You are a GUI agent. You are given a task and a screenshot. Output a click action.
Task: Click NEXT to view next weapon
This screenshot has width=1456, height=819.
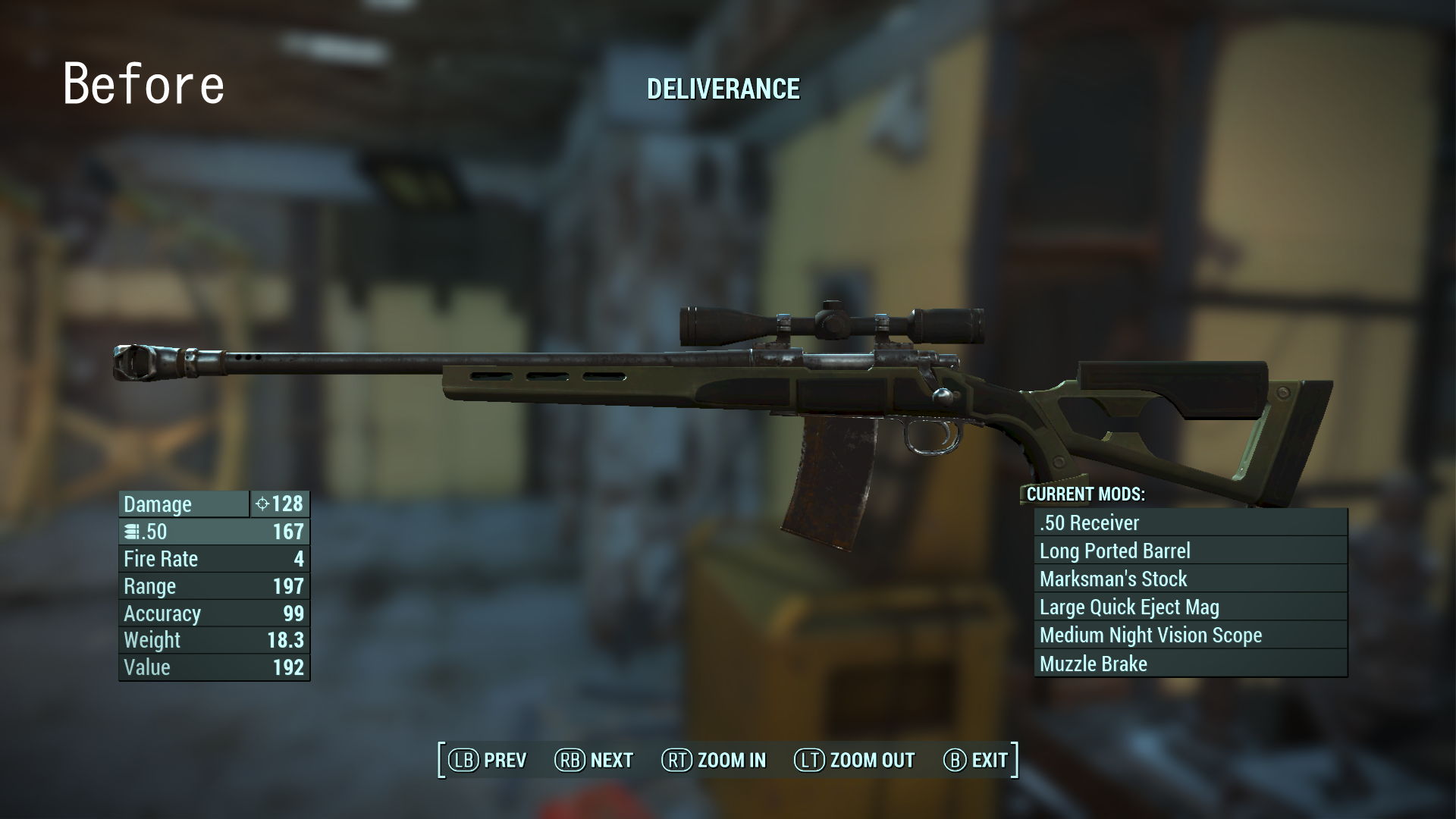[x=611, y=759]
